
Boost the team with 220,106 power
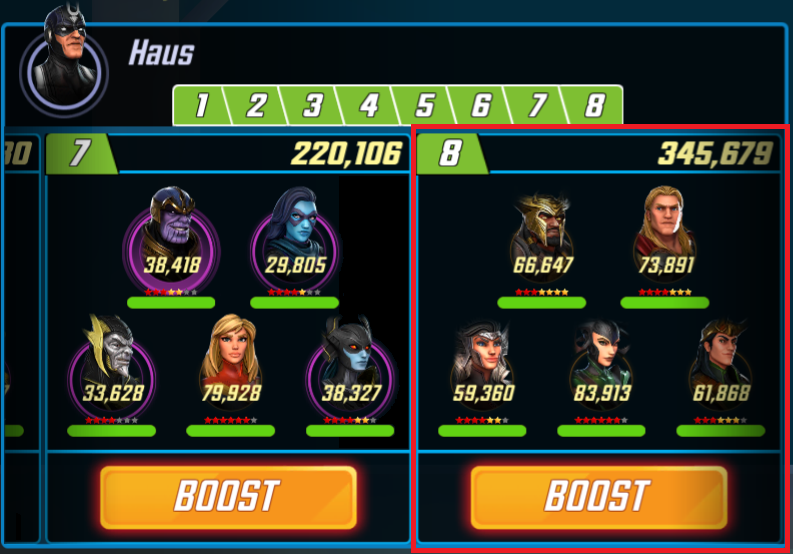[x=228, y=496]
